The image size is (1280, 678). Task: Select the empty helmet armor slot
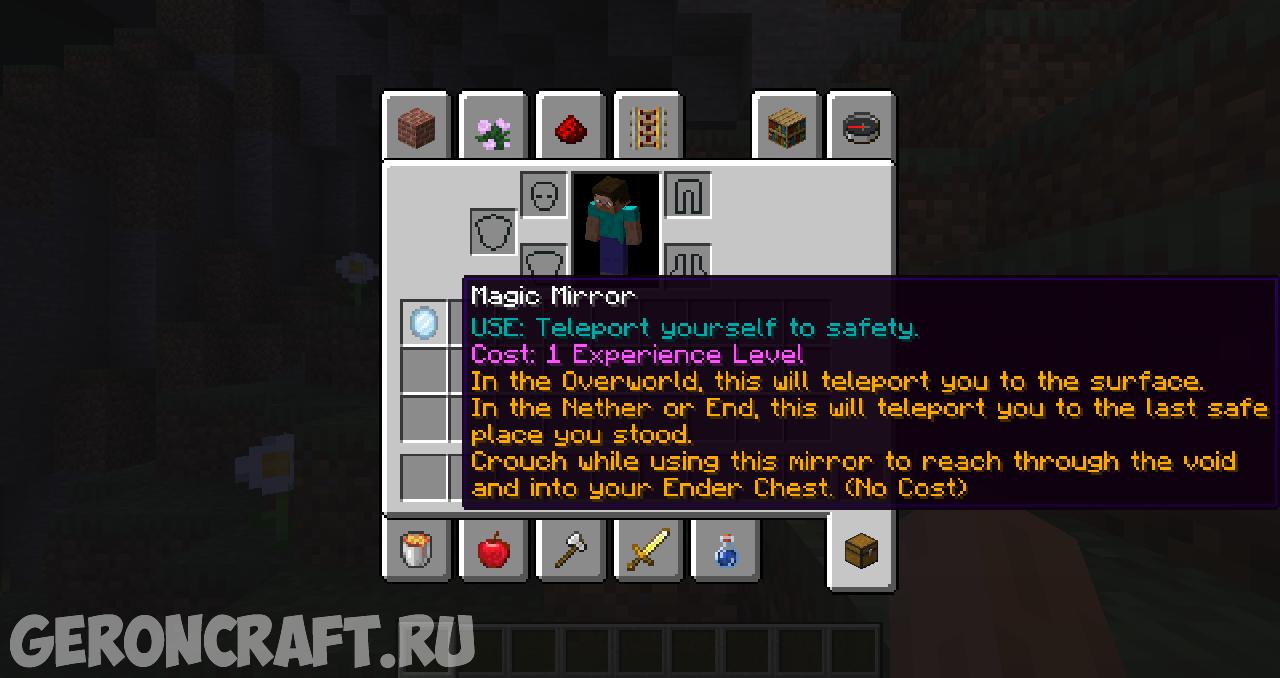coord(544,196)
